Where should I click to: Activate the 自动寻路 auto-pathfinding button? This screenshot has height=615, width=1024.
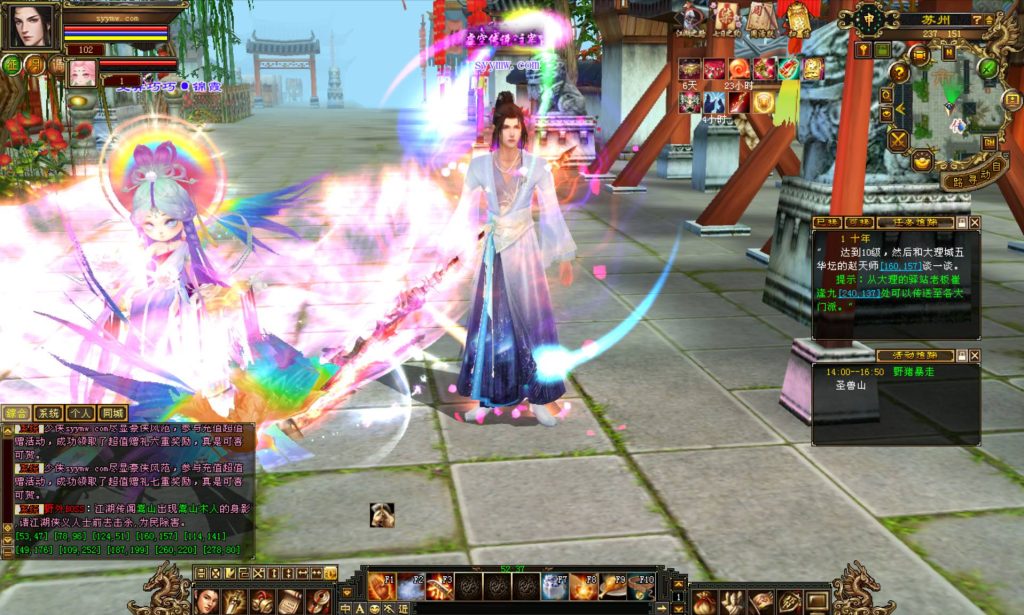[972, 172]
